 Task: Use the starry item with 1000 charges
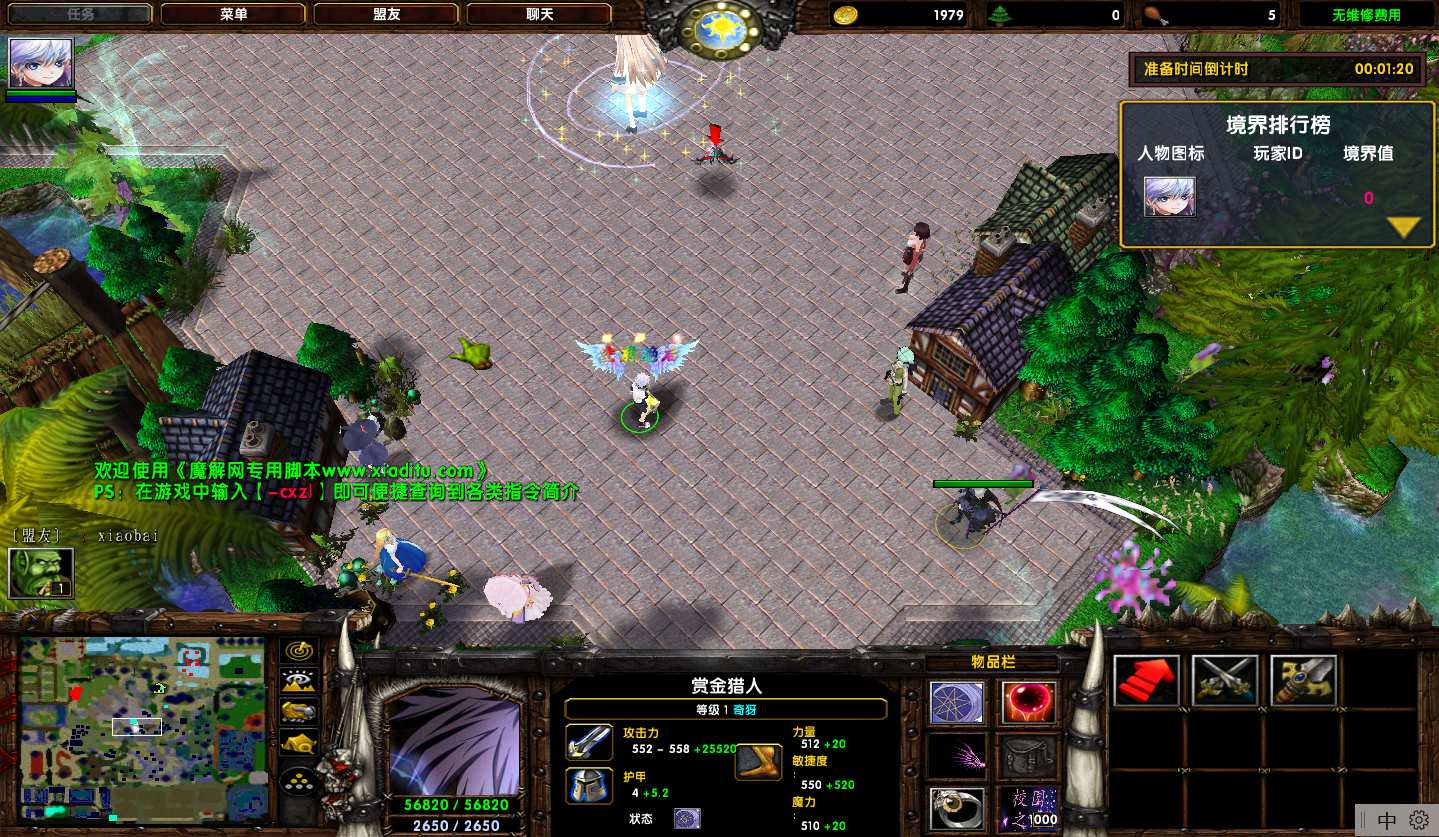point(1028,808)
